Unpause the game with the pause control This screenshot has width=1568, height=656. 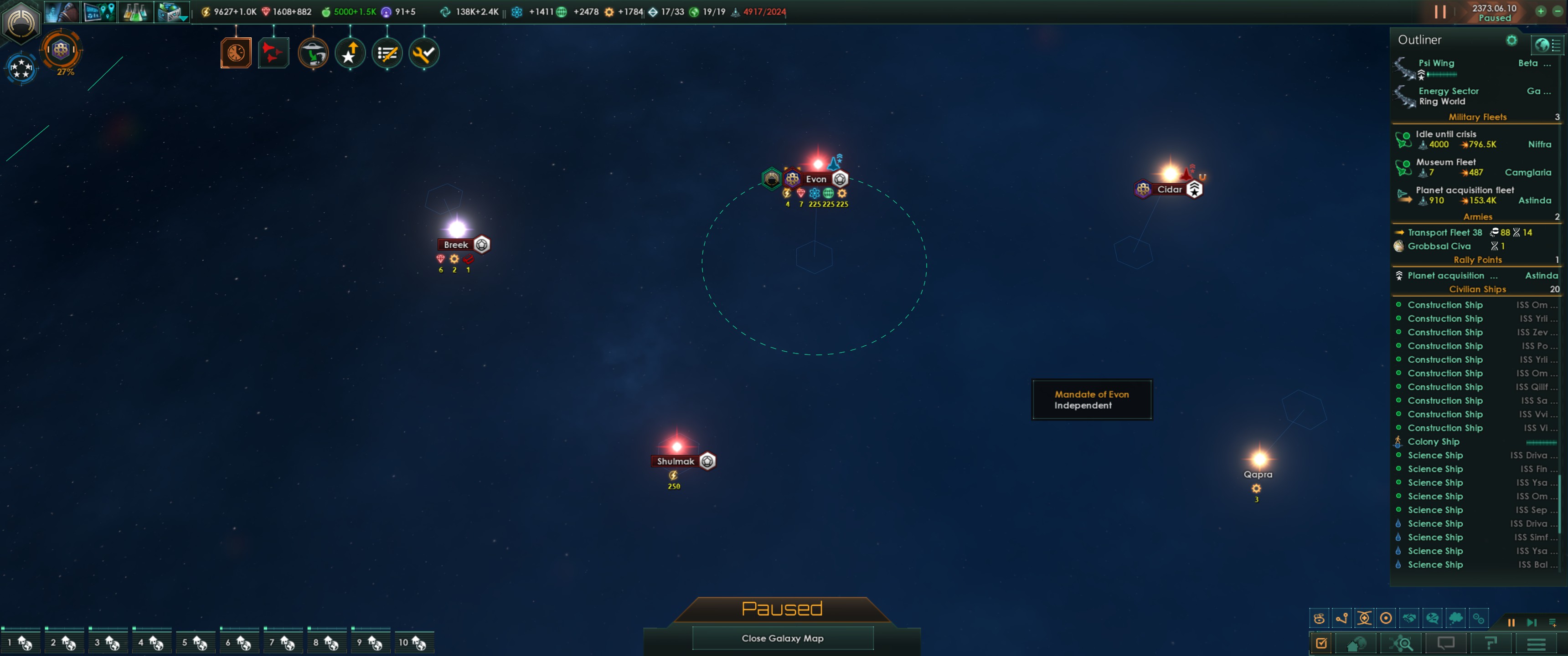[x=1512, y=623]
